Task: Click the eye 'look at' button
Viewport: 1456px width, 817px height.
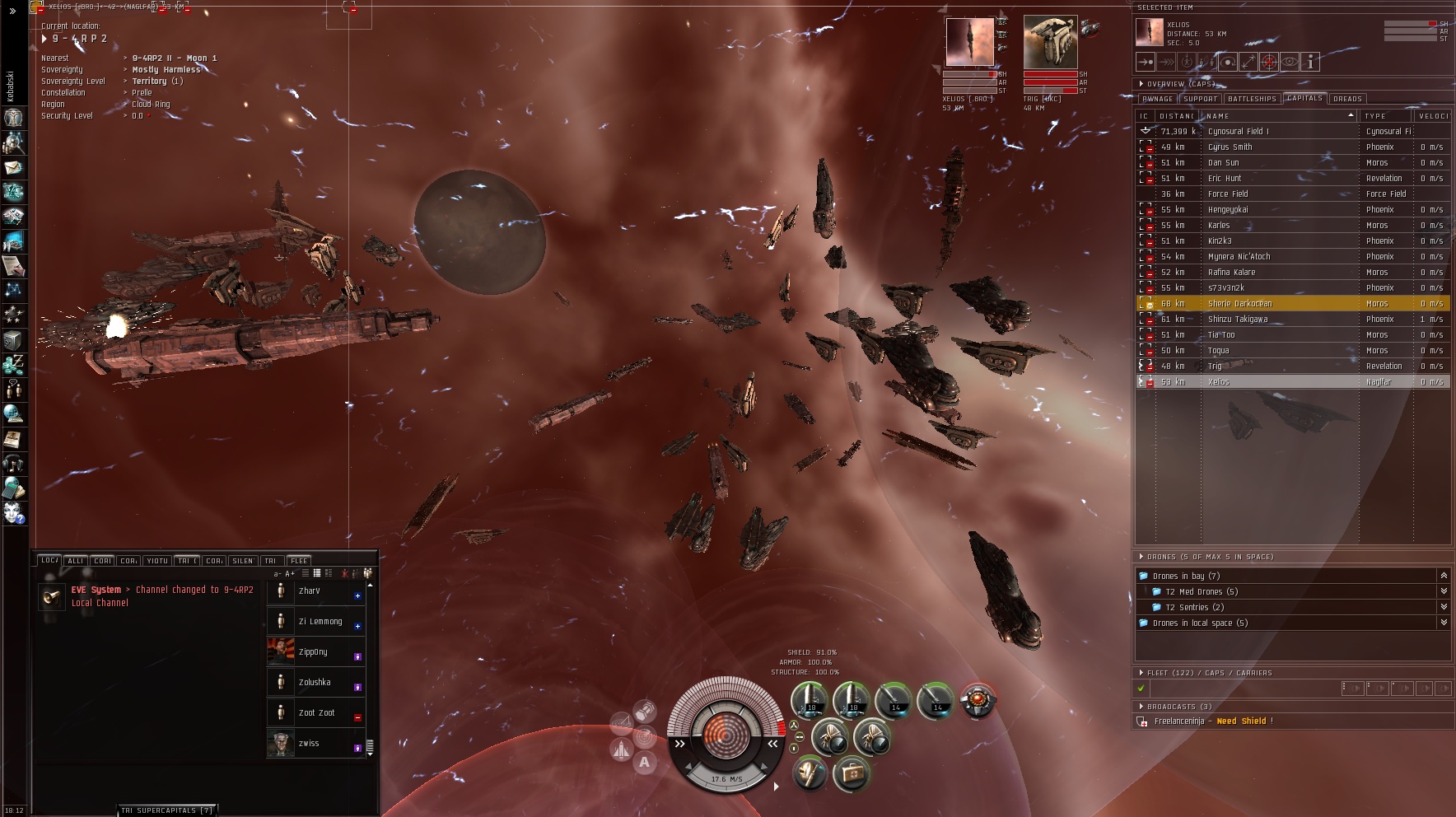Action: click(1290, 62)
